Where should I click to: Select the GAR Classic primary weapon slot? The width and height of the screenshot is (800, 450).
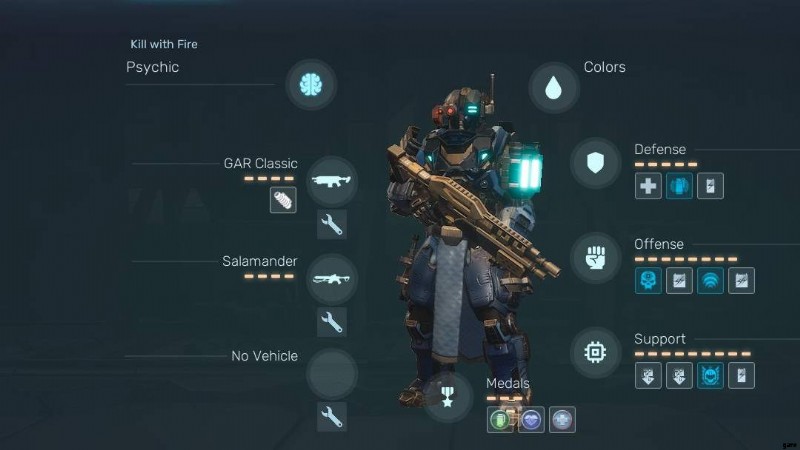[332, 182]
